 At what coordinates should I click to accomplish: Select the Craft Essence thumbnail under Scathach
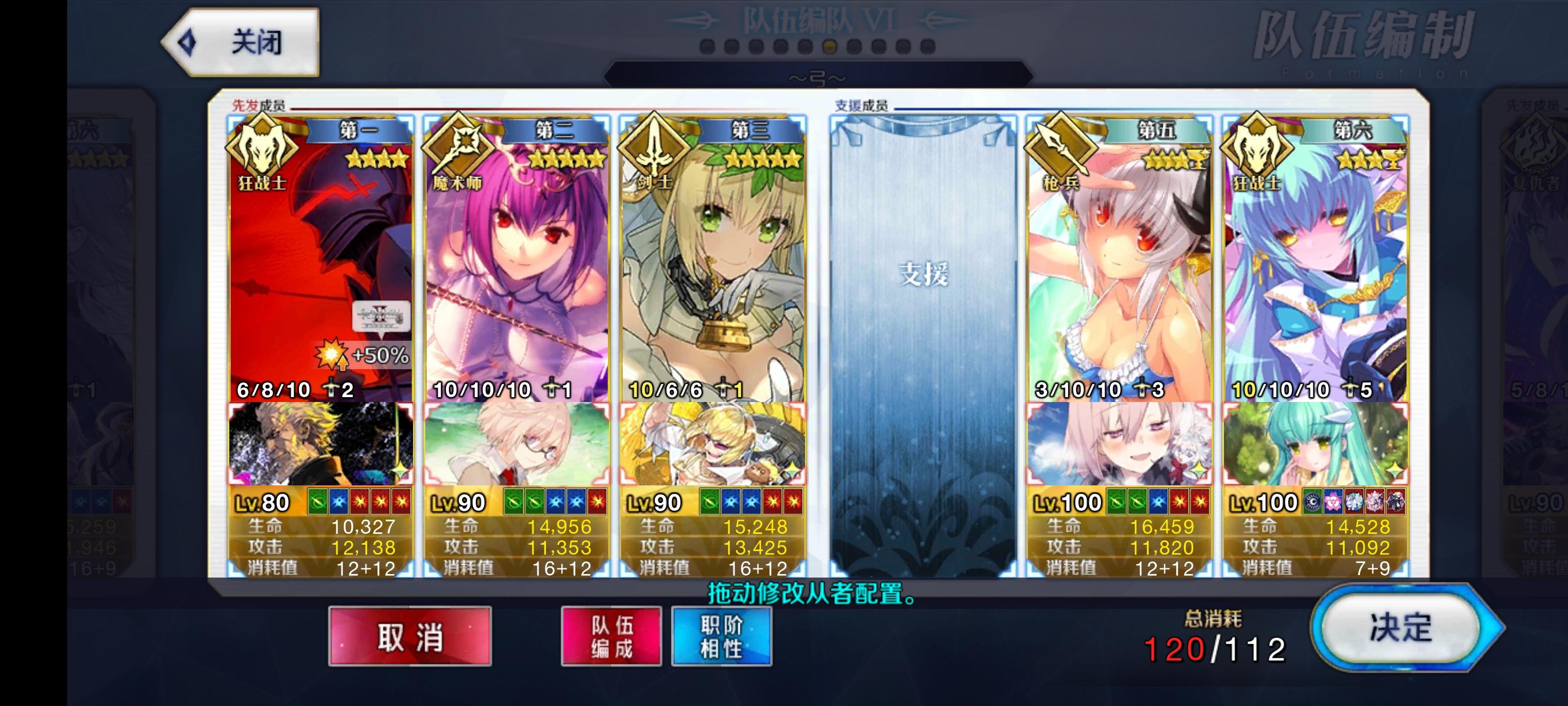pos(520,444)
